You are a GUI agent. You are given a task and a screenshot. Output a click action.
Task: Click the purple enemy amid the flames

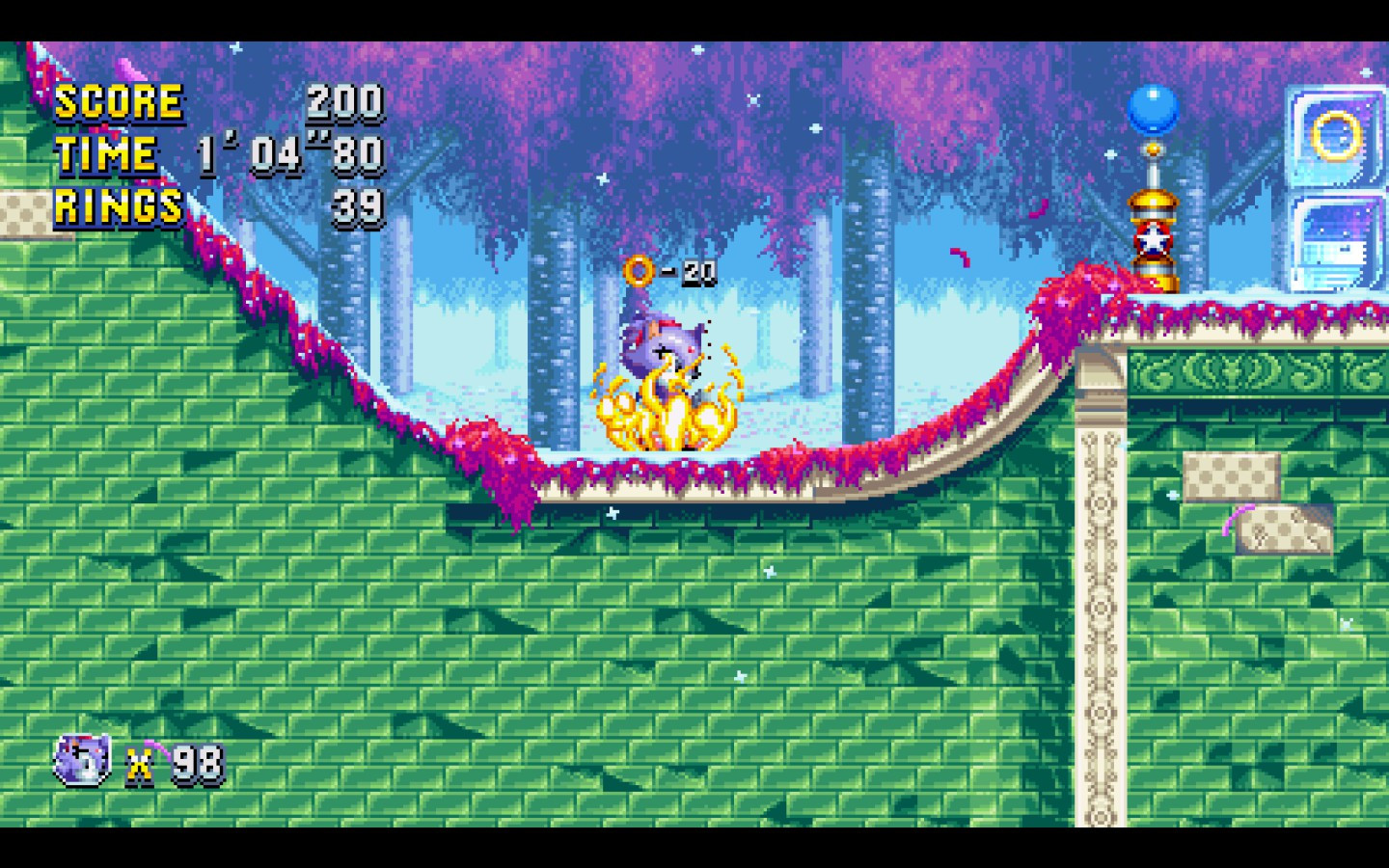[661, 347]
